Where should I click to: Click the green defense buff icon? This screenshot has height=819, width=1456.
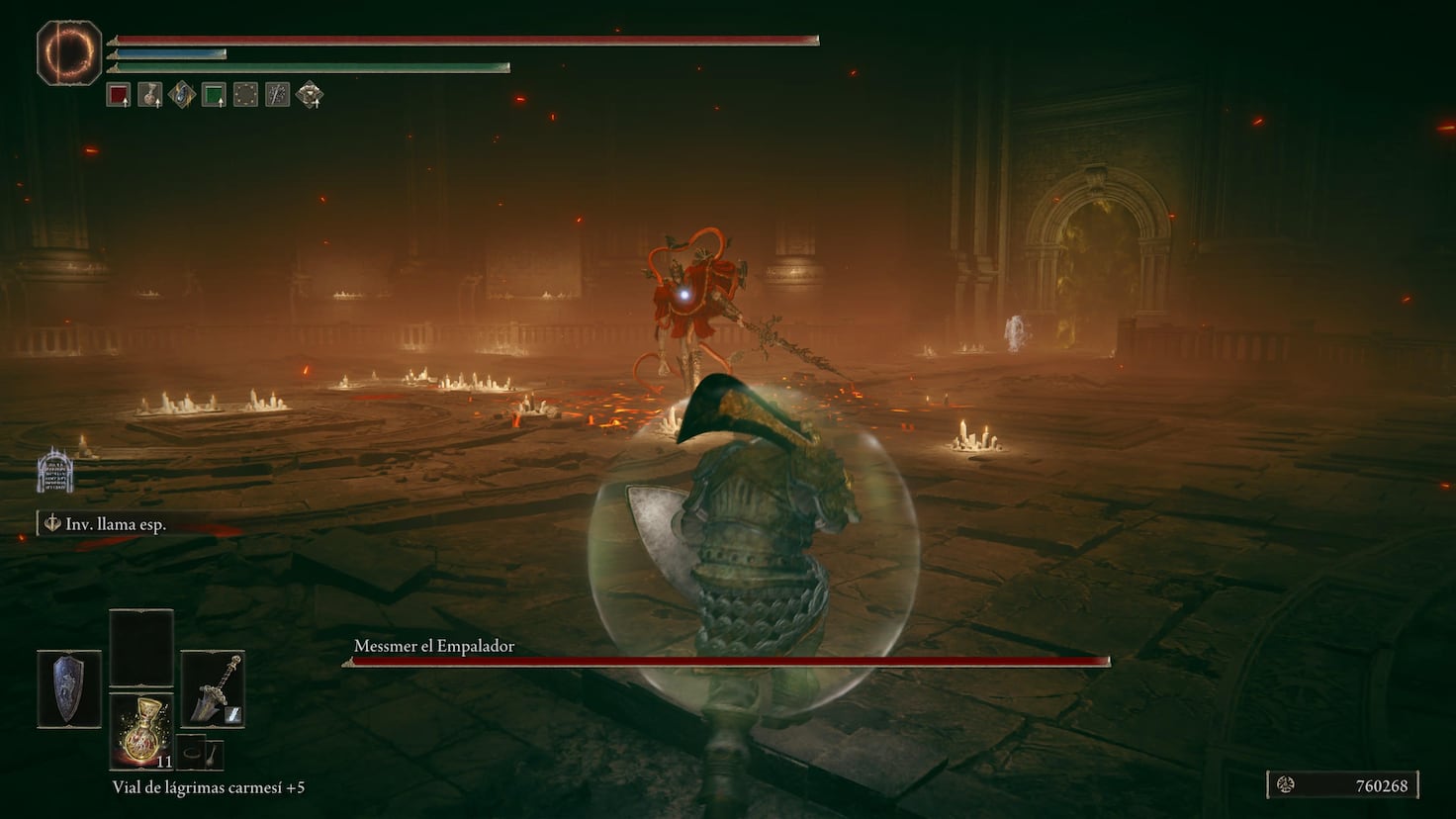click(x=212, y=95)
